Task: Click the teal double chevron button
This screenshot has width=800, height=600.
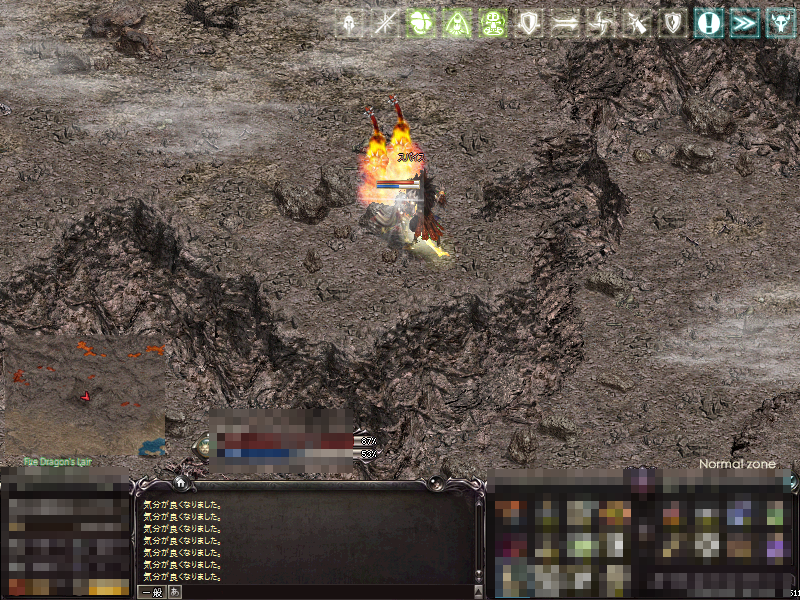Action: [x=744, y=23]
